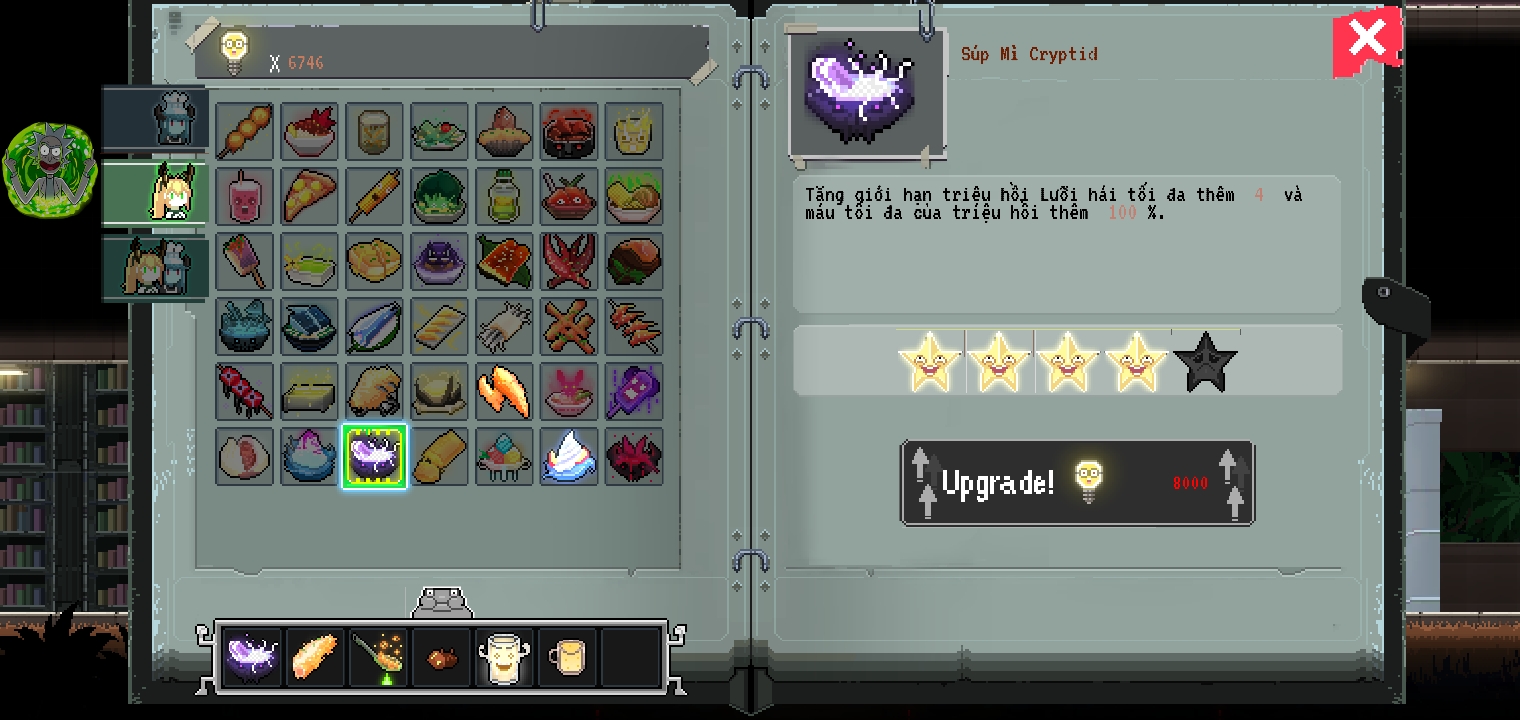The image size is (1520, 720).
Task: Select the beer mug in the hotbar
Action: tap(568, 656)
